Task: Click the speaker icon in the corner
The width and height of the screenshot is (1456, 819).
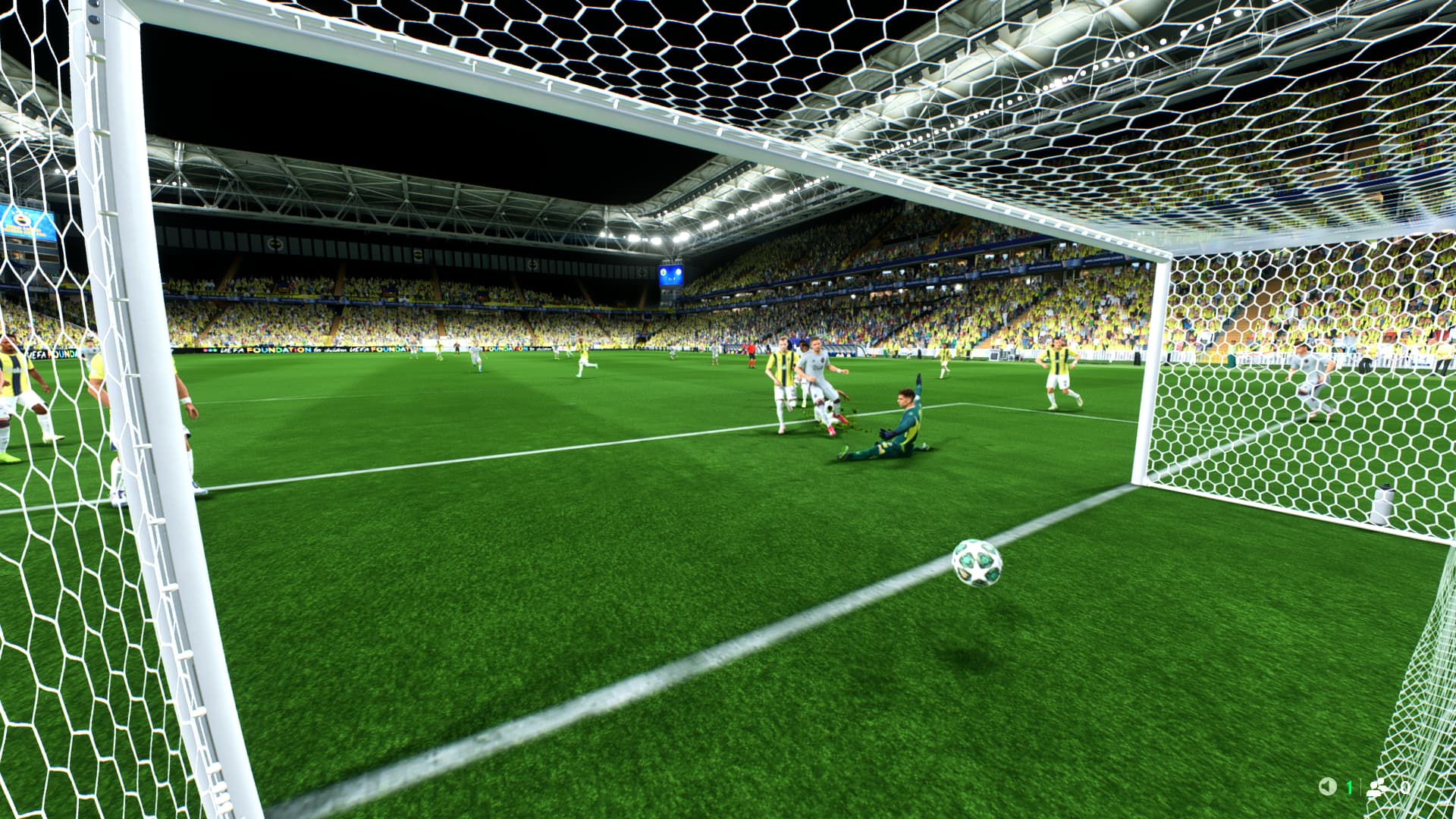Action: [1327, 787]
